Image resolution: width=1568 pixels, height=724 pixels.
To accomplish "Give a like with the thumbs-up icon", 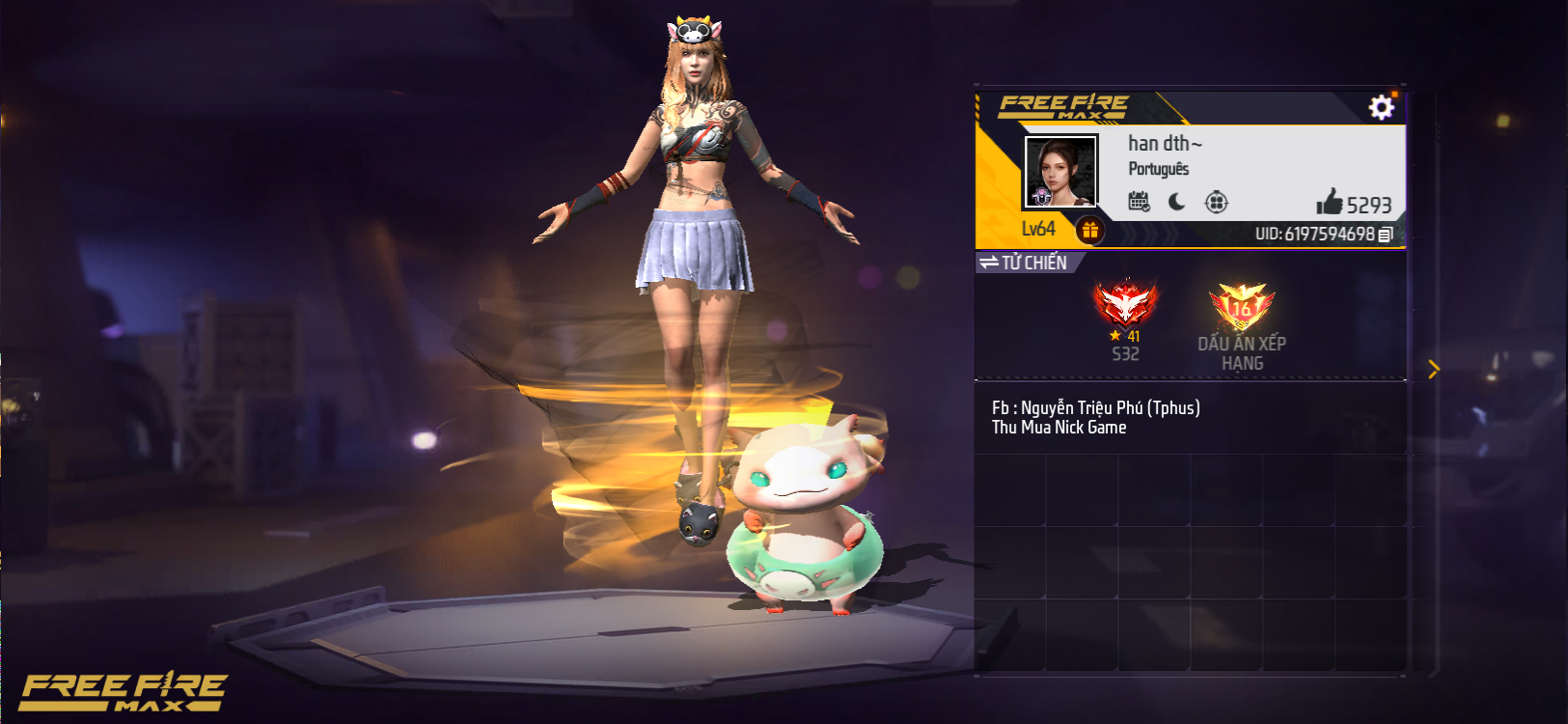I will coord(1330,202).
